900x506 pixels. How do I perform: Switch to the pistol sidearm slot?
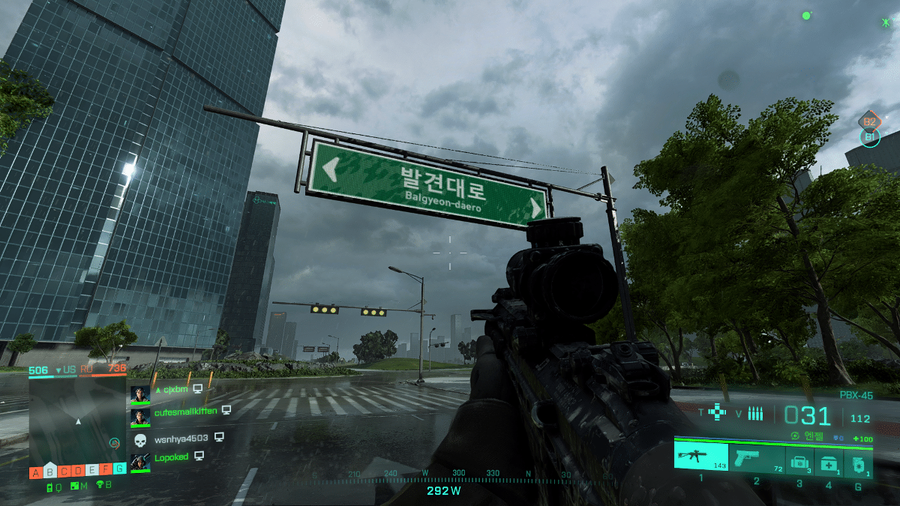pyautogui.click(x=756, y=459)
